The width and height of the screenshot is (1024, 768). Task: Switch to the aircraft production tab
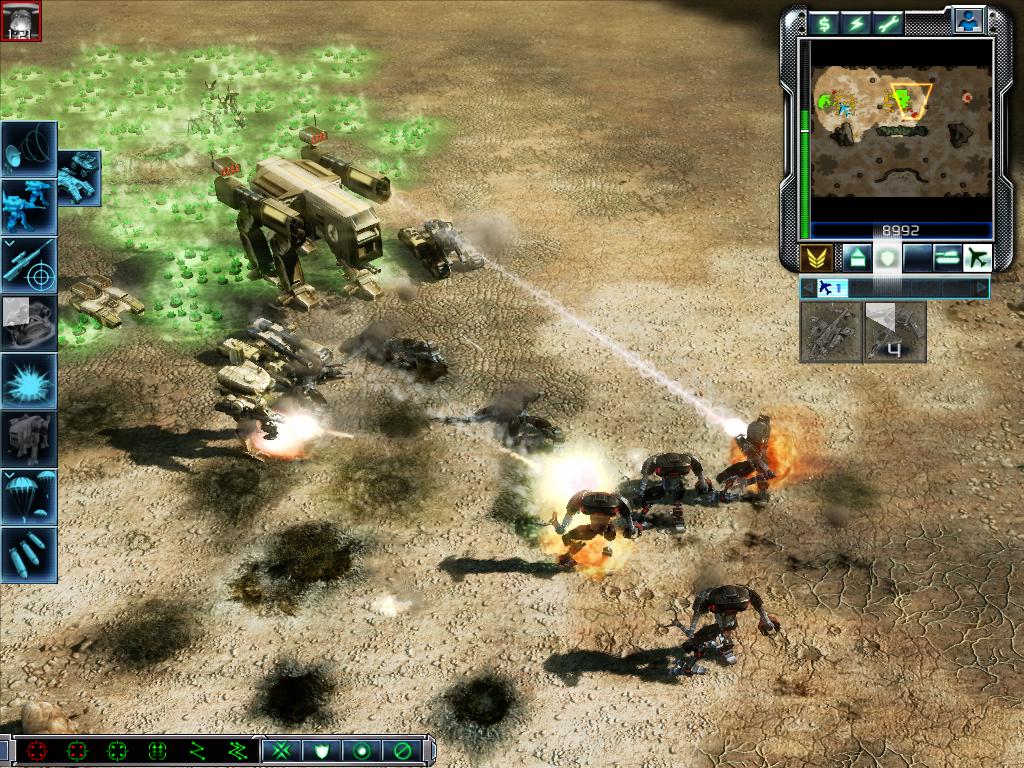976,258
